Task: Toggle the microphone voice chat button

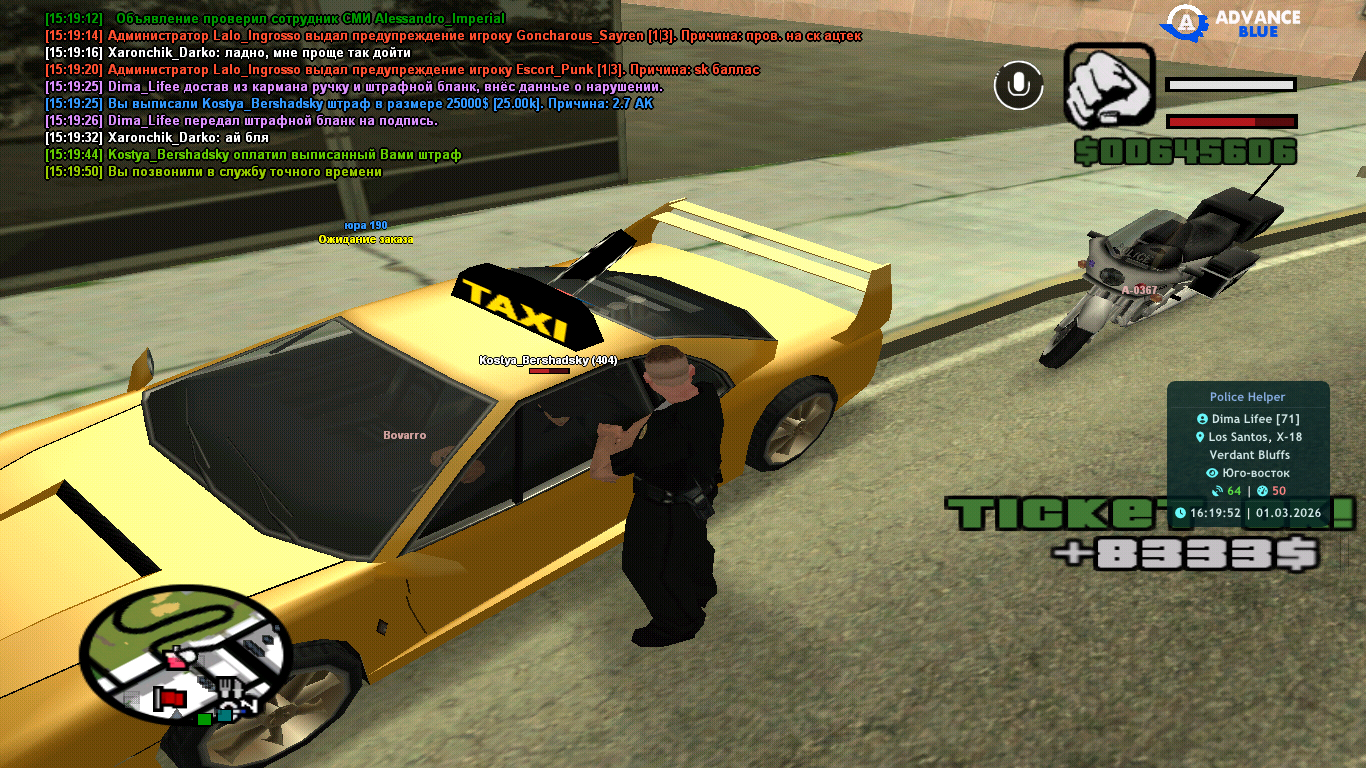Action: coord(1018,85)
